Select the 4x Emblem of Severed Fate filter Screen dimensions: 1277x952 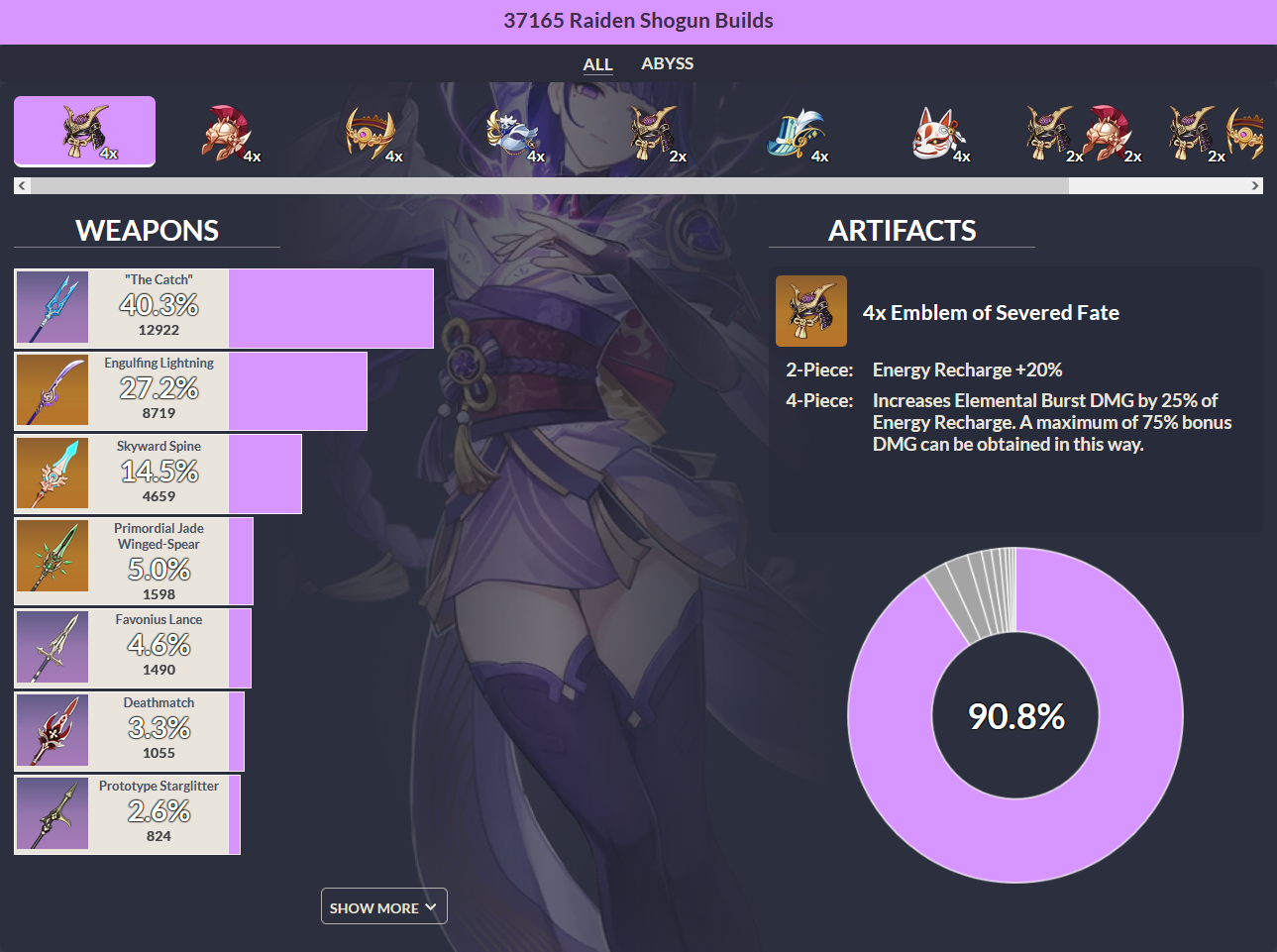84,129
